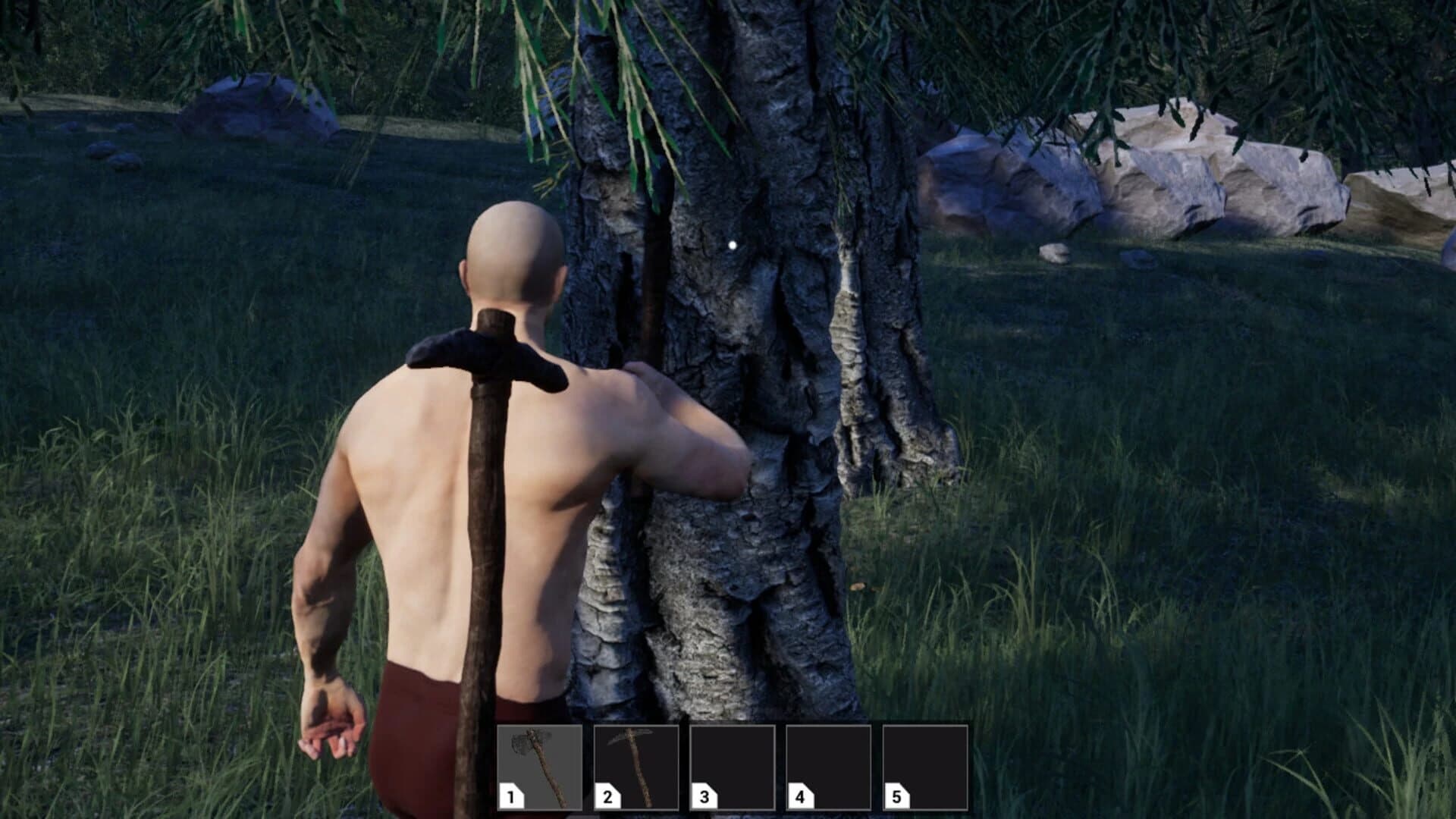Click the crosshair dot on the tree trunk
The width and height of the screenshot is (1456, 819).
[732, 244]
